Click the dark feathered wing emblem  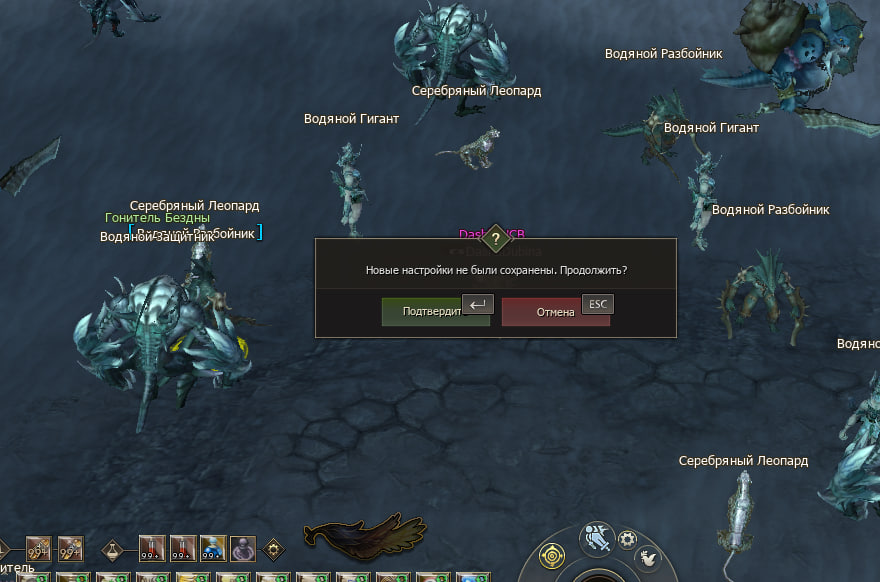(x=364, y=538)
